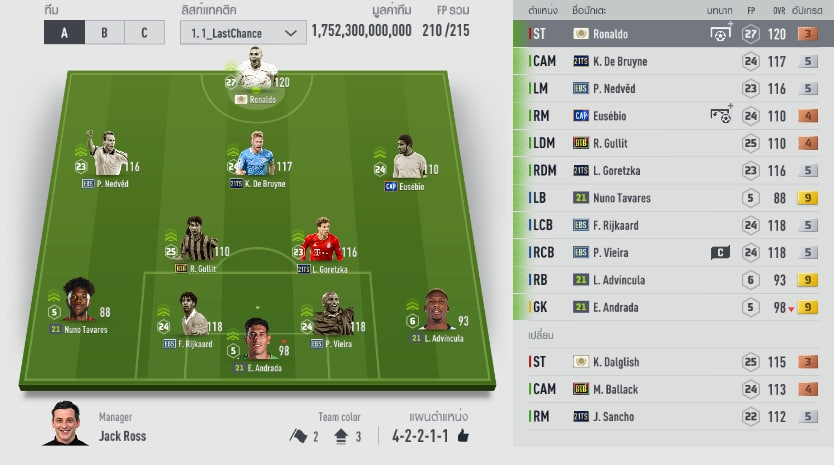Open the 1.1_LastChance tactics dropdown
This screenshot has height=465, width=834.
(242, 33)
